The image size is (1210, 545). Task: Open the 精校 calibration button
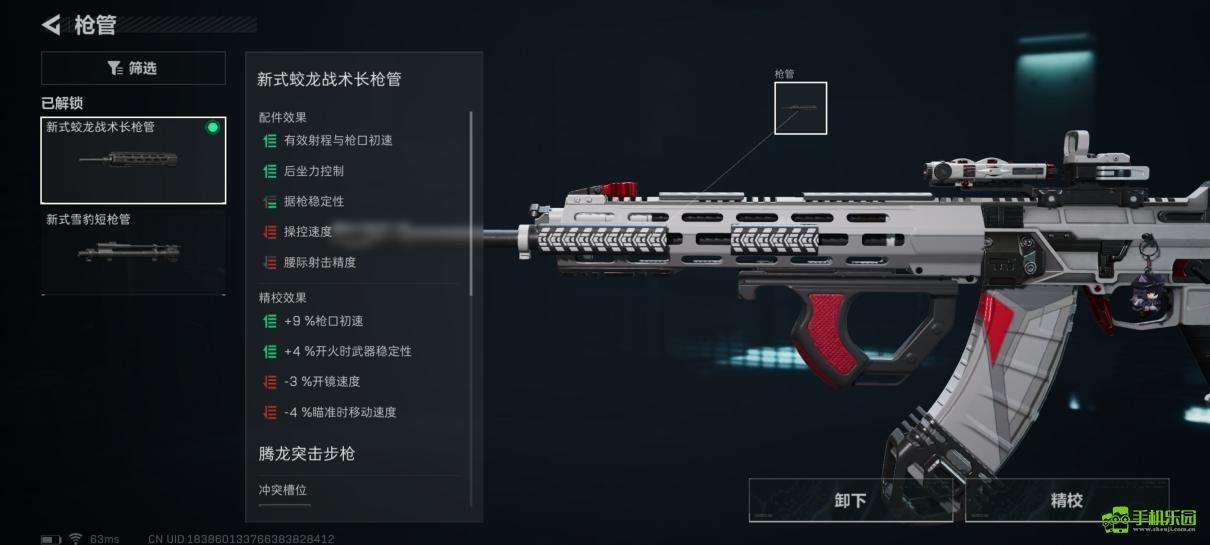coord(1066,500)
